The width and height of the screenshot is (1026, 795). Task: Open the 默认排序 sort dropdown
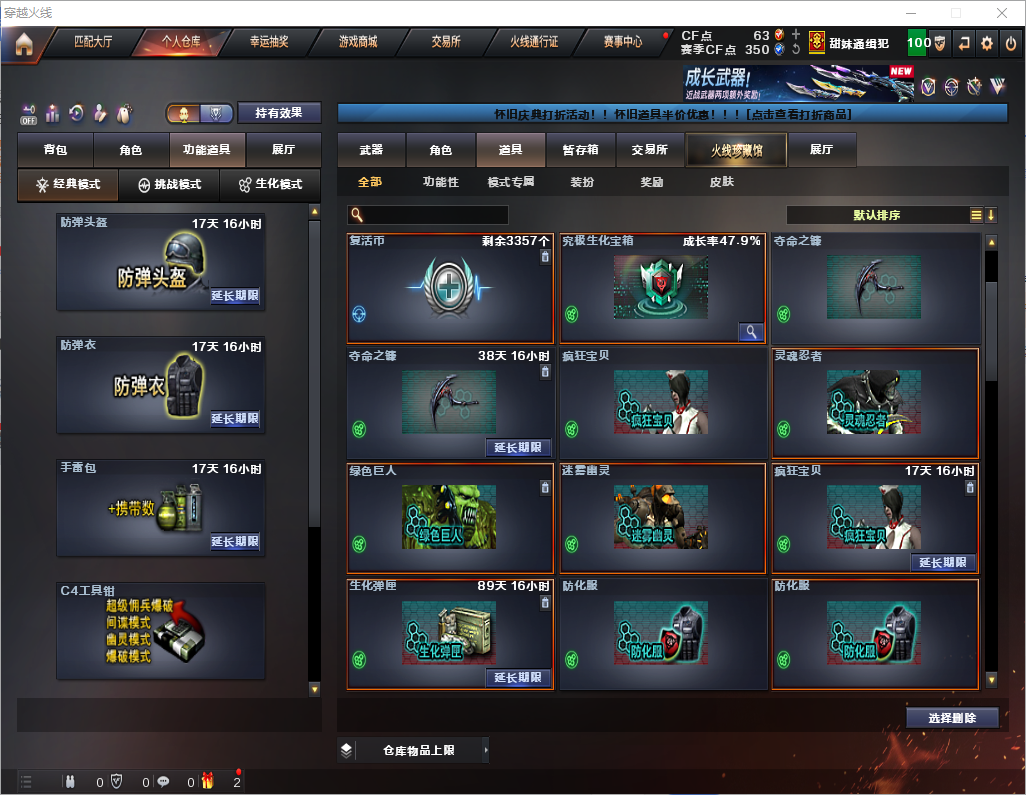[875, 215]
